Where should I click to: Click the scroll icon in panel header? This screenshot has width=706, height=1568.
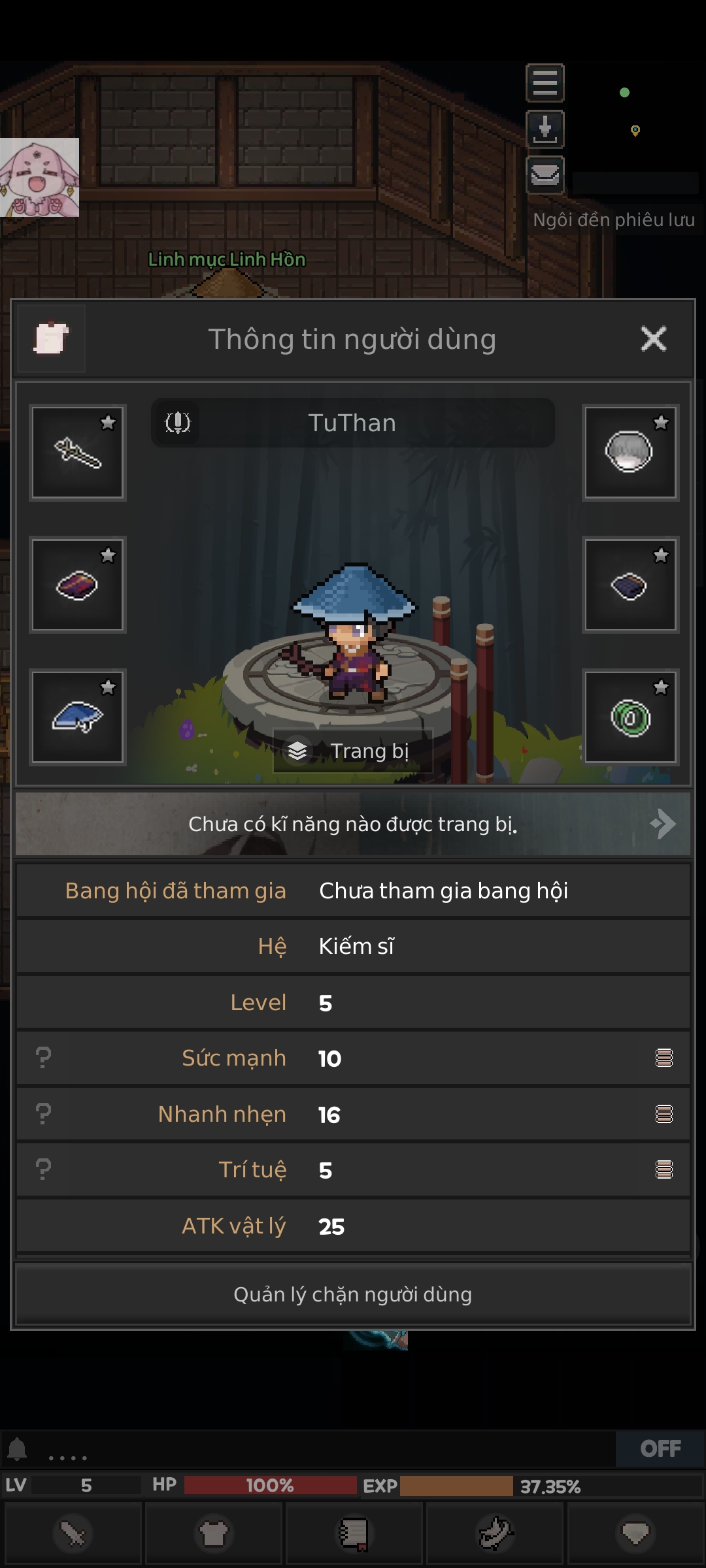51,338
